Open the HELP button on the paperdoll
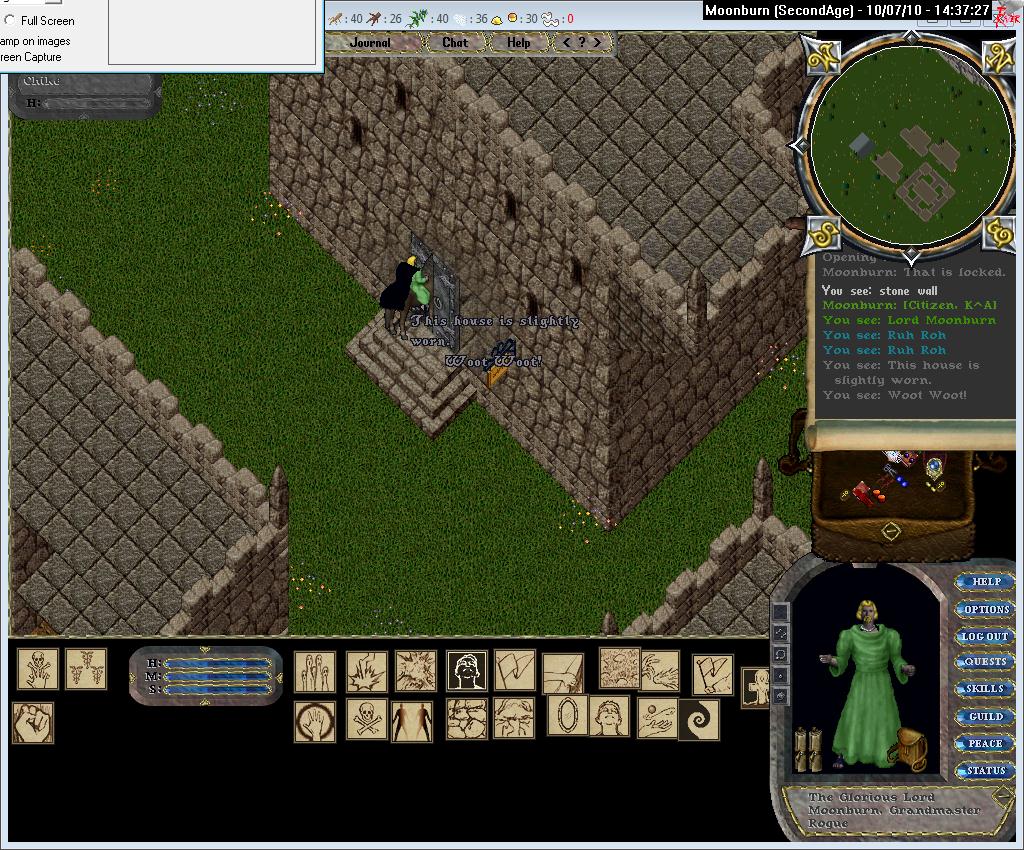Screen dimensions: 1024x850 (985, 582)
